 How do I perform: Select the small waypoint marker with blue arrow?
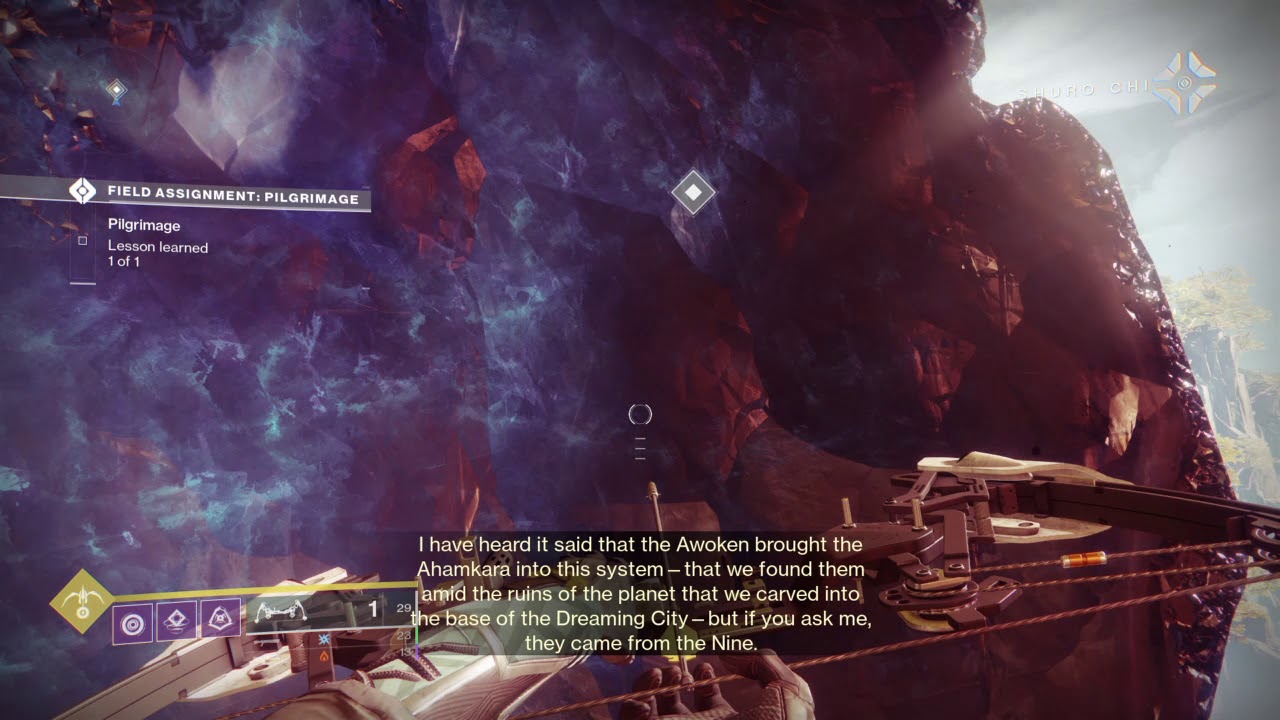click(x=117, y=92)
